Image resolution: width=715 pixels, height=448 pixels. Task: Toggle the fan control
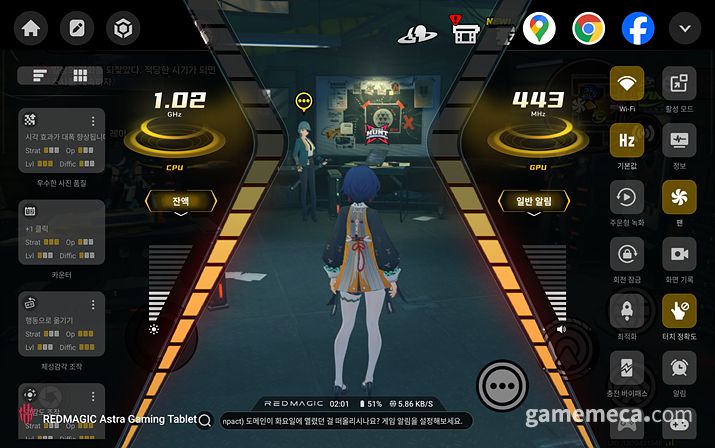tap(679, 197)
